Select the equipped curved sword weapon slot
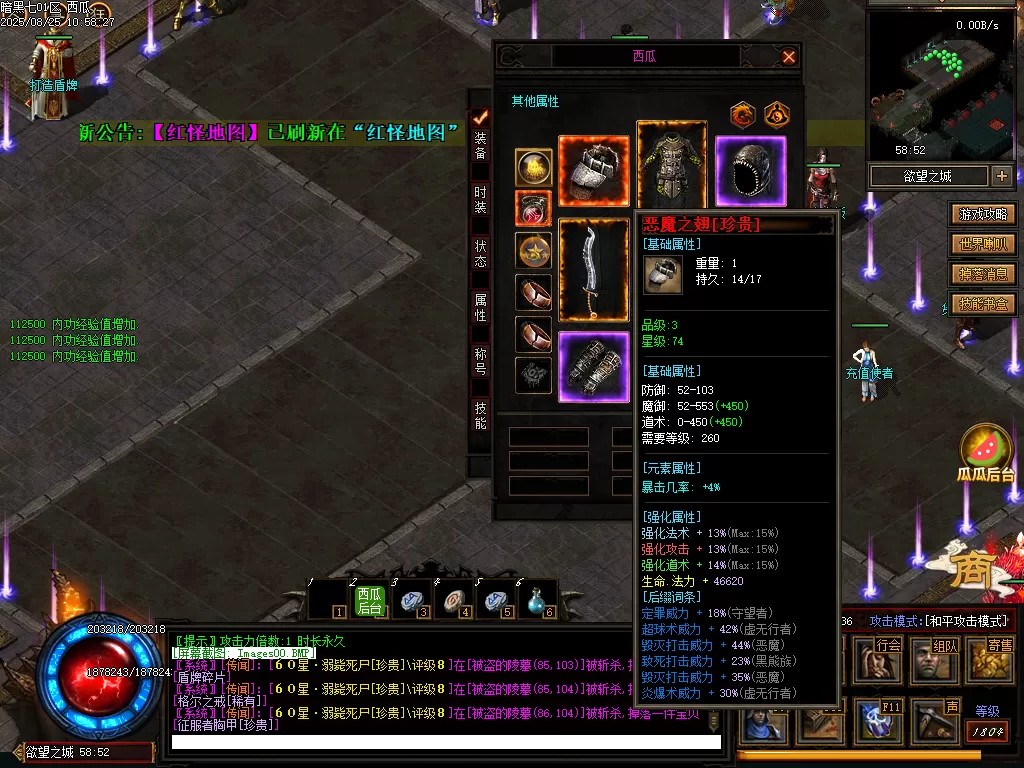 pos(594,271)
